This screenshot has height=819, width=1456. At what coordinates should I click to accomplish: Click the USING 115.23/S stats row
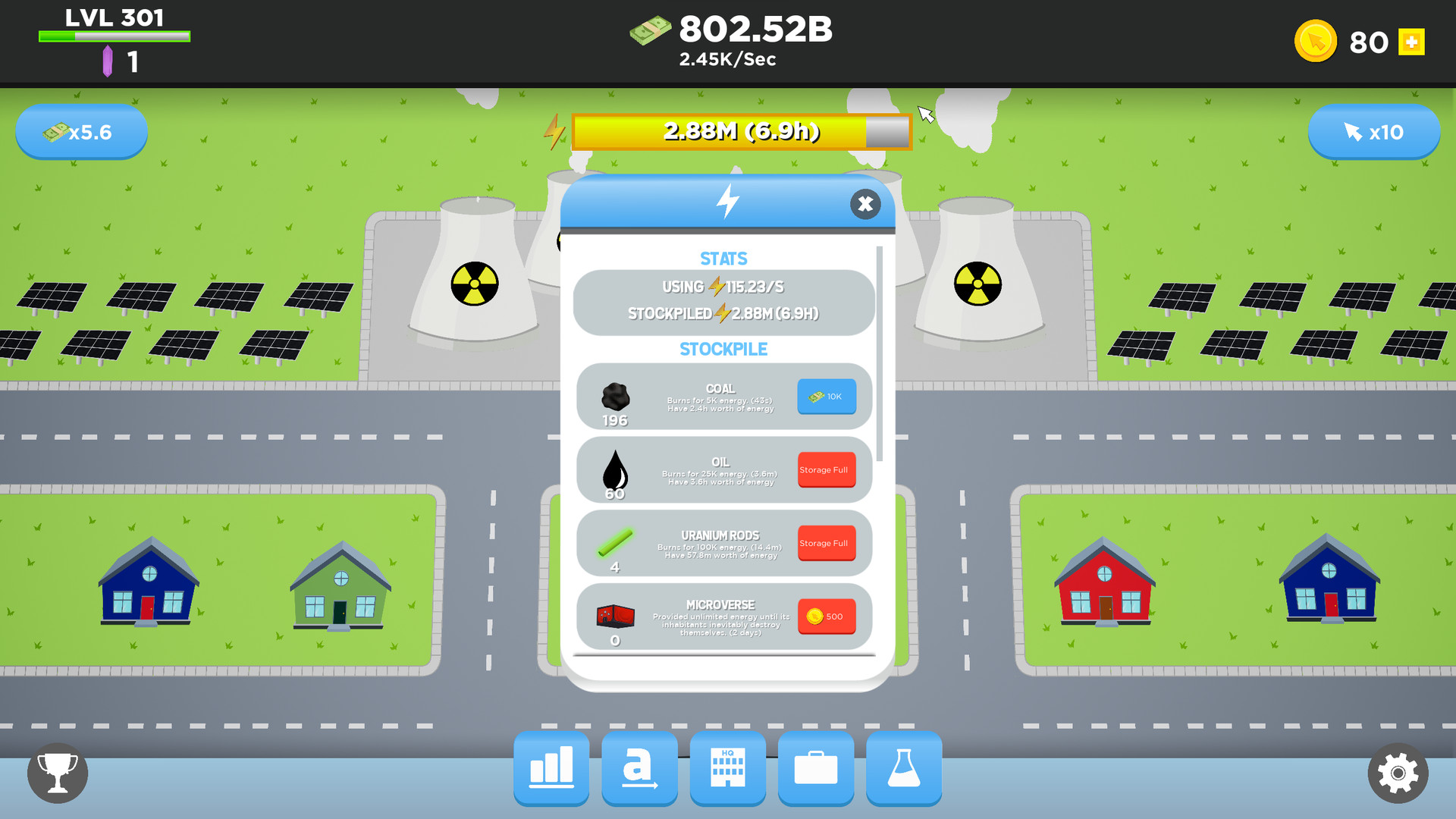point(722,287)
